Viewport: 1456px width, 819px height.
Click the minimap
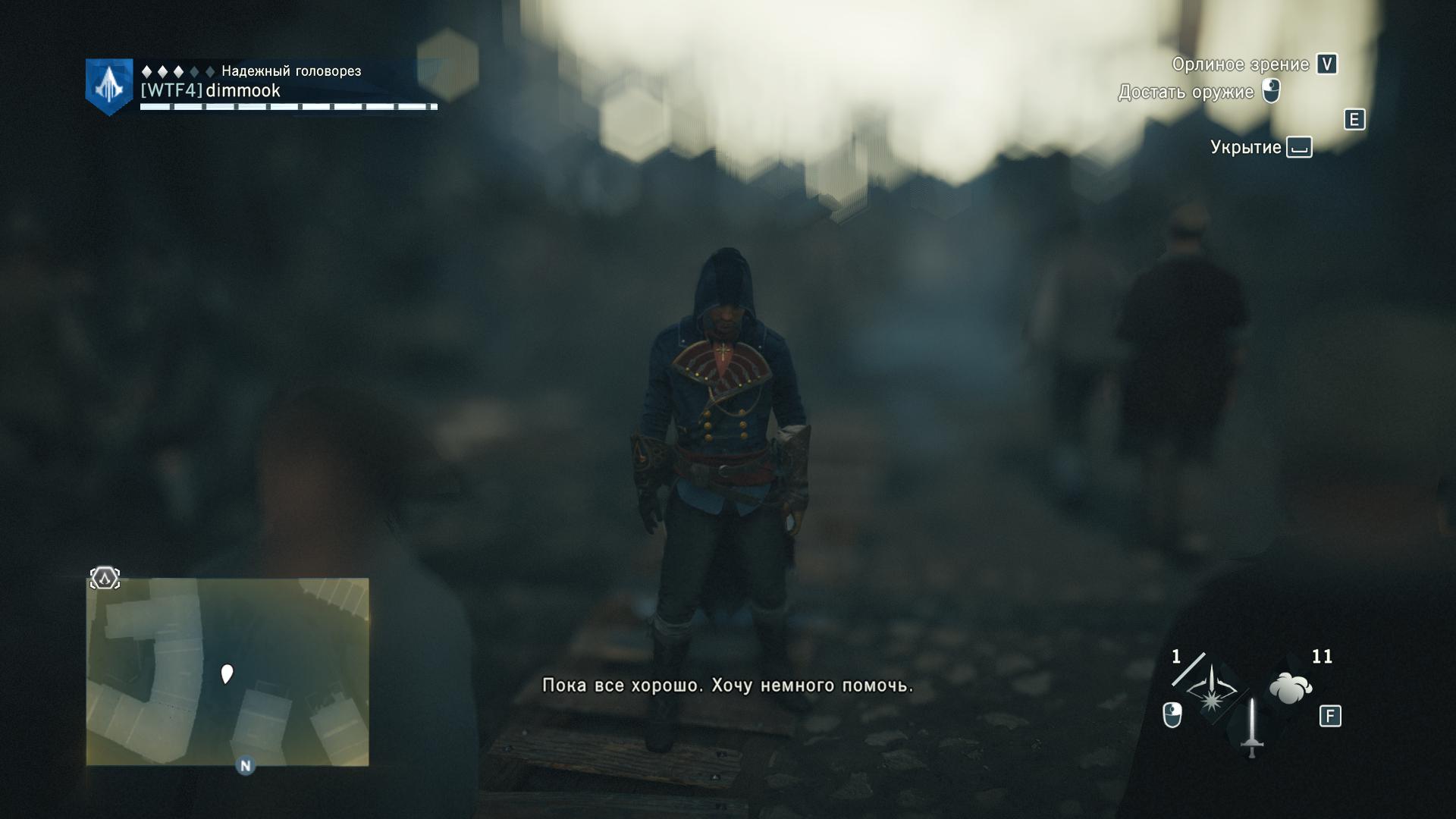(227, 671)
